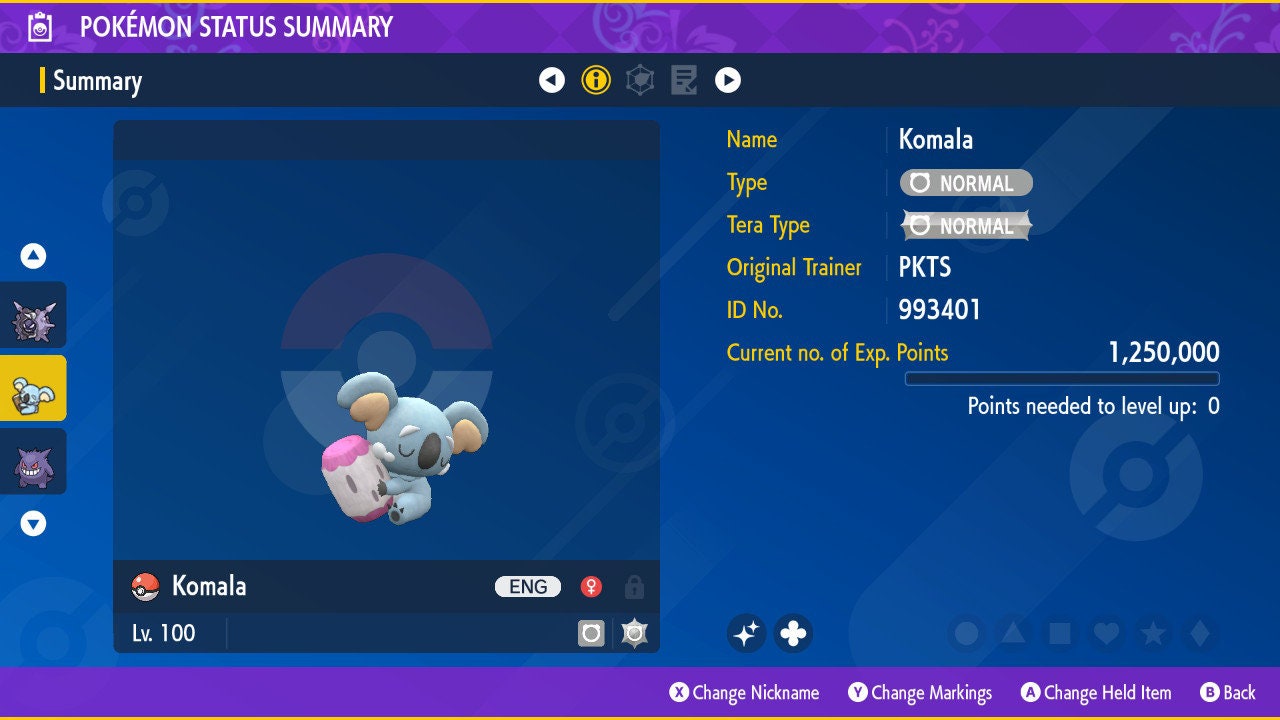Screen dimensions: 1280x720
Task: Go Back from the status summary
Action: pos(1228,692)
